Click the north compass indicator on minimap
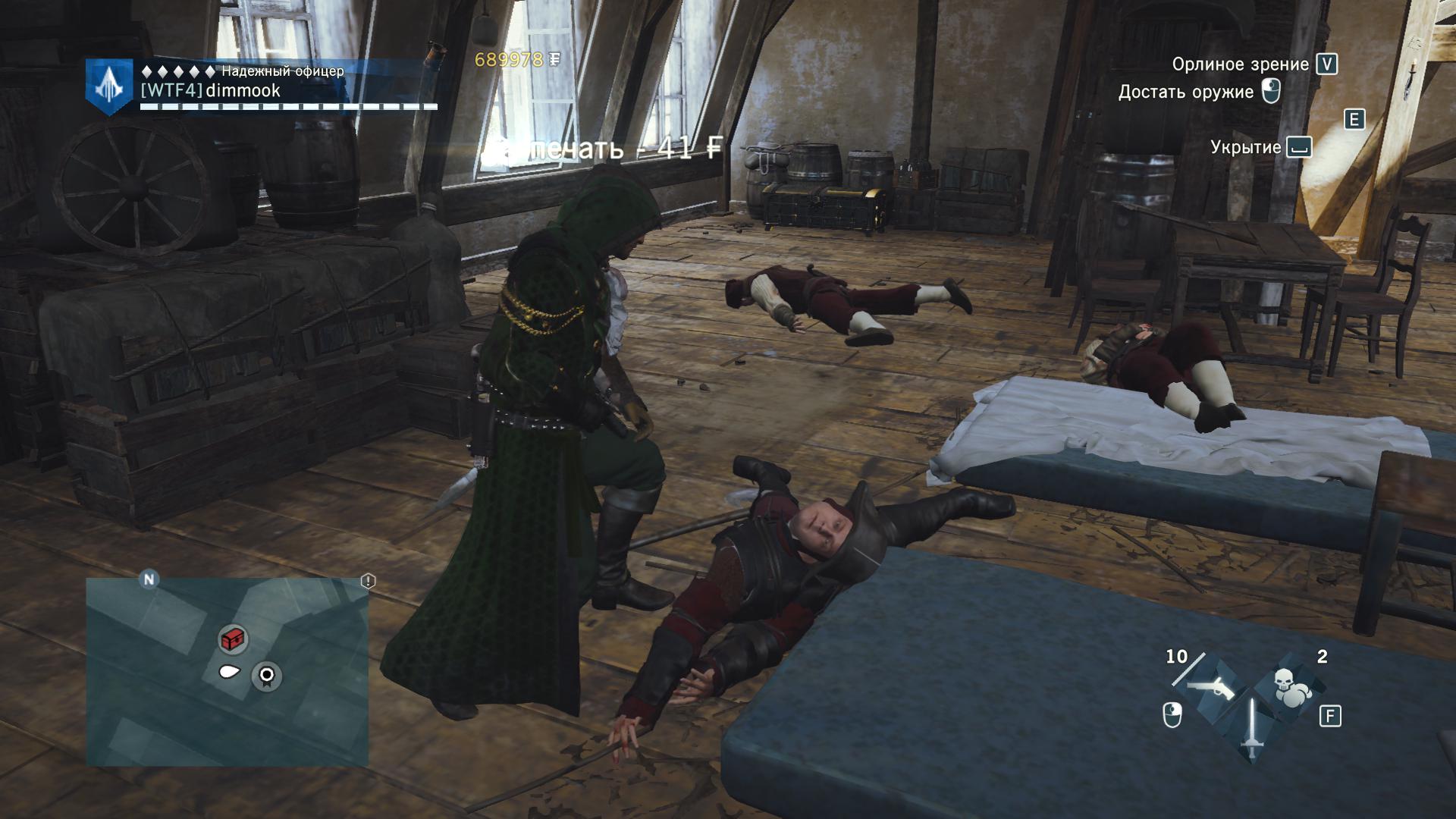The width and height of the screenshot is (1456, 819). coord(149,580)
